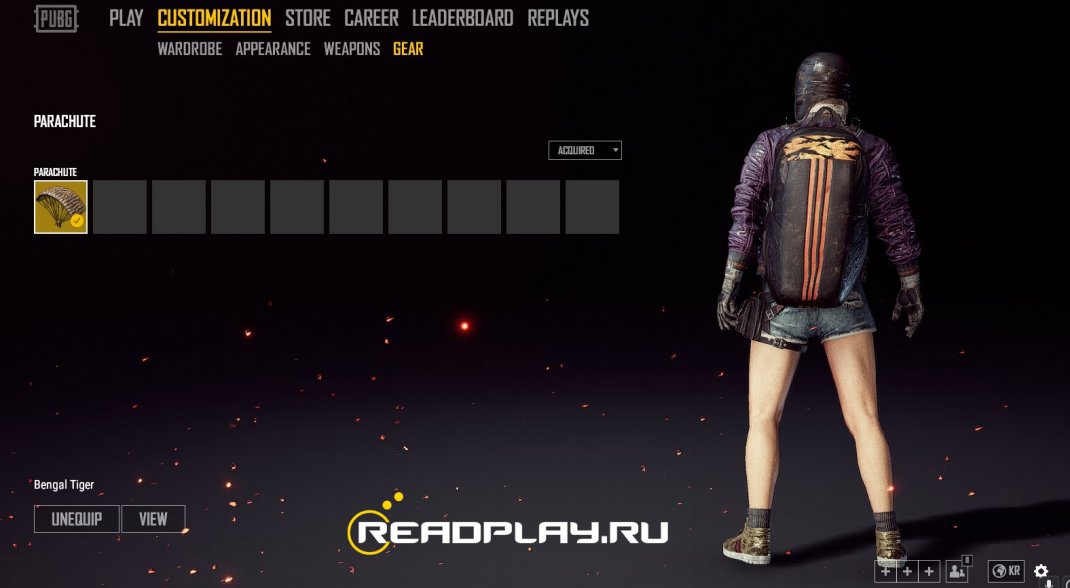The height and width of the screenshot is (588, 1070).
Task: Switch to the Appearance tab
Action: pos(273,49)
